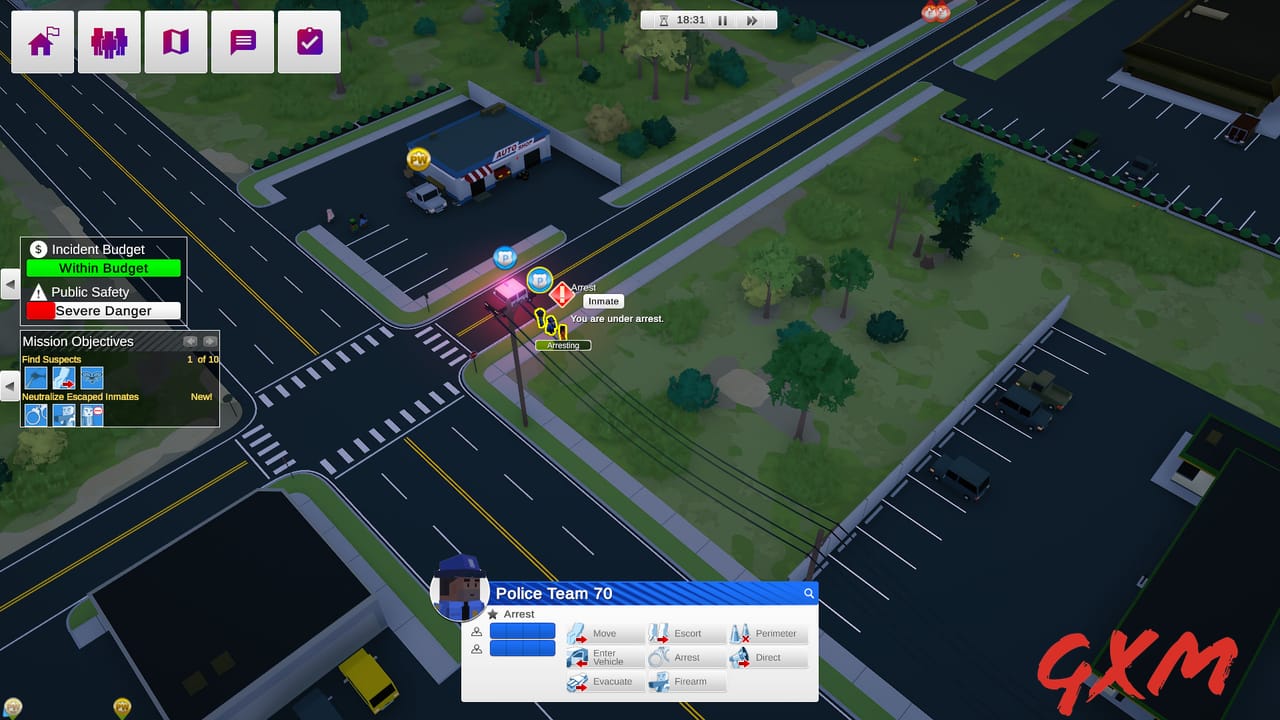
Task: Pause the game clock
Action: pos(723,19)
